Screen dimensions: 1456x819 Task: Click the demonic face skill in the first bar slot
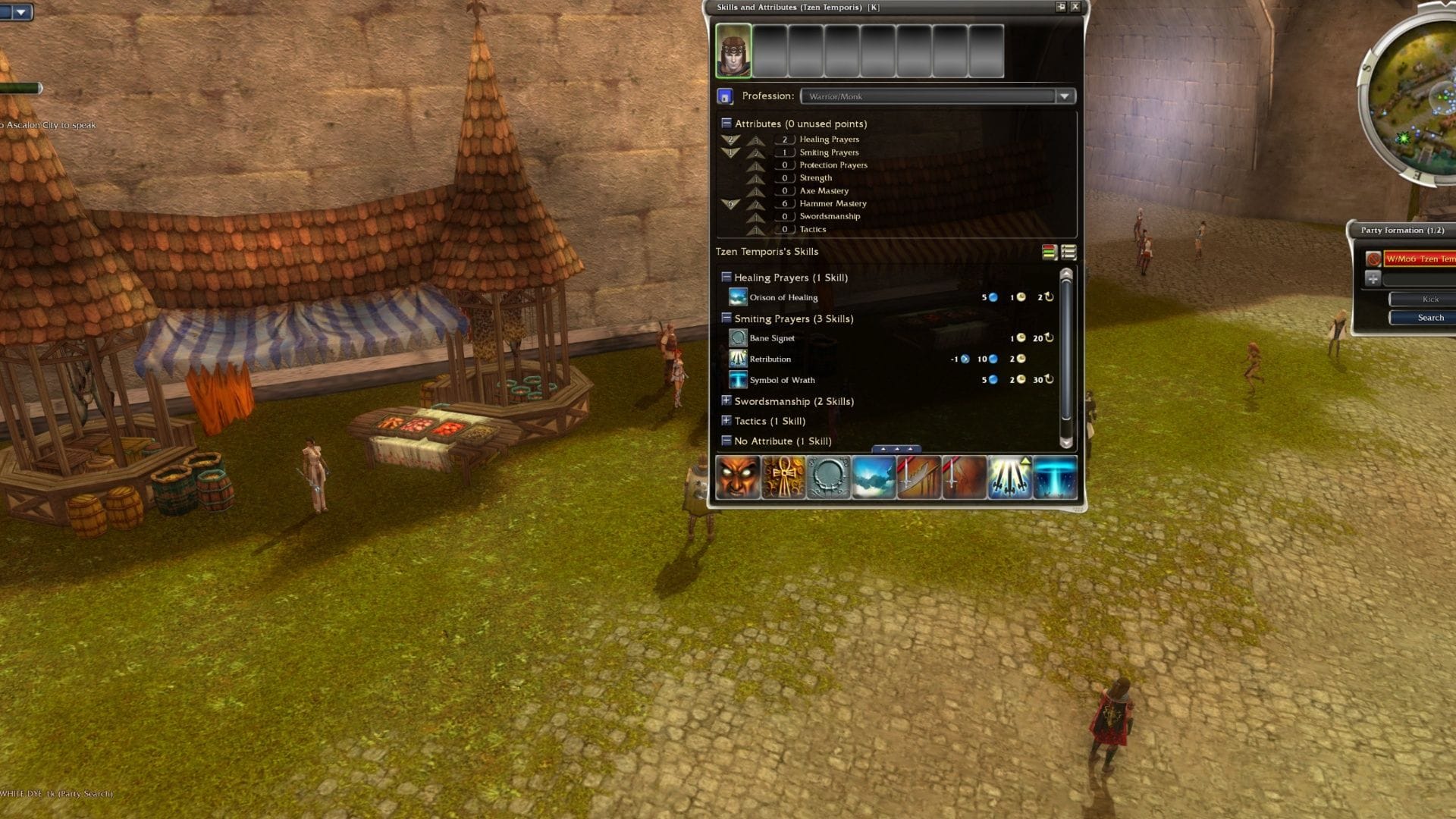739,477
